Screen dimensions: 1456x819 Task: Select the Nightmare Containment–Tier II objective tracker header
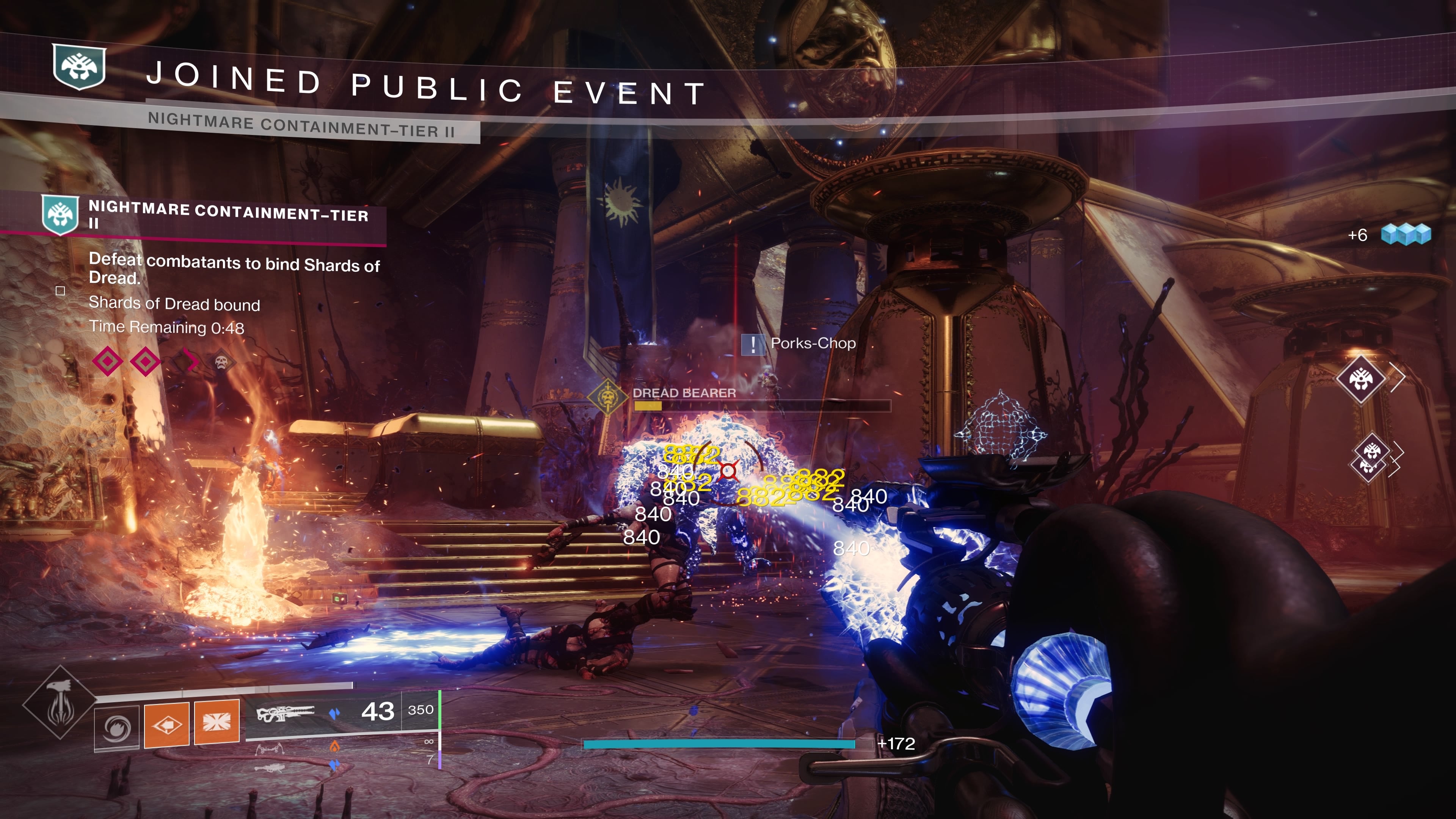tap(228, 215)
